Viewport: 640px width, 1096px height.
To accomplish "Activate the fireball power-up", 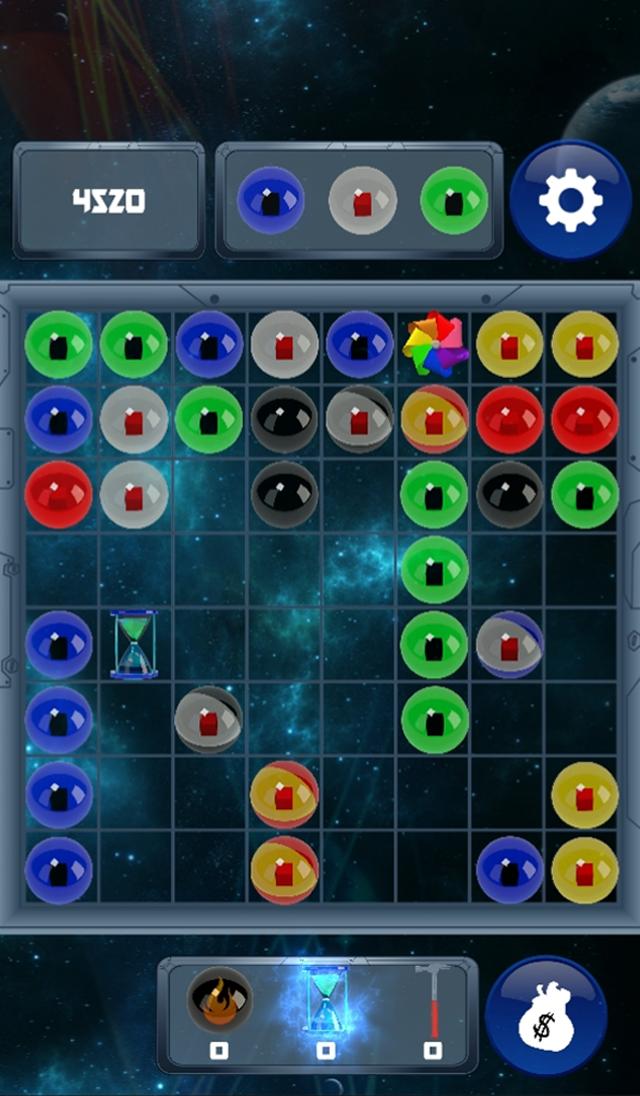I will pyautogui.click(x=220, y=1001).
